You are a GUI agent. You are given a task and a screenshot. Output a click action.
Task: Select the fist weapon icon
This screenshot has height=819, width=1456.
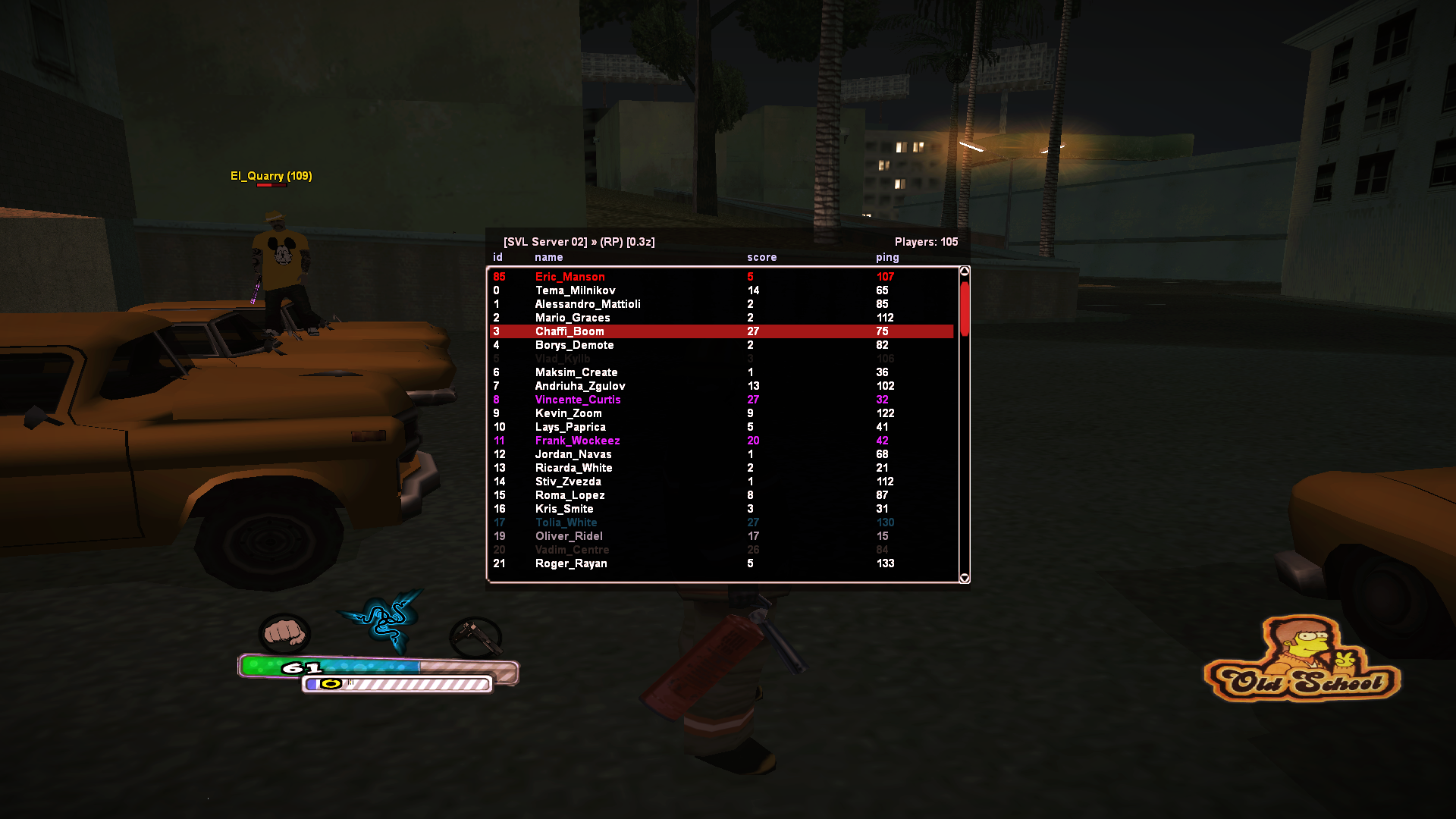pyautogui.click(x=284, y=633)
